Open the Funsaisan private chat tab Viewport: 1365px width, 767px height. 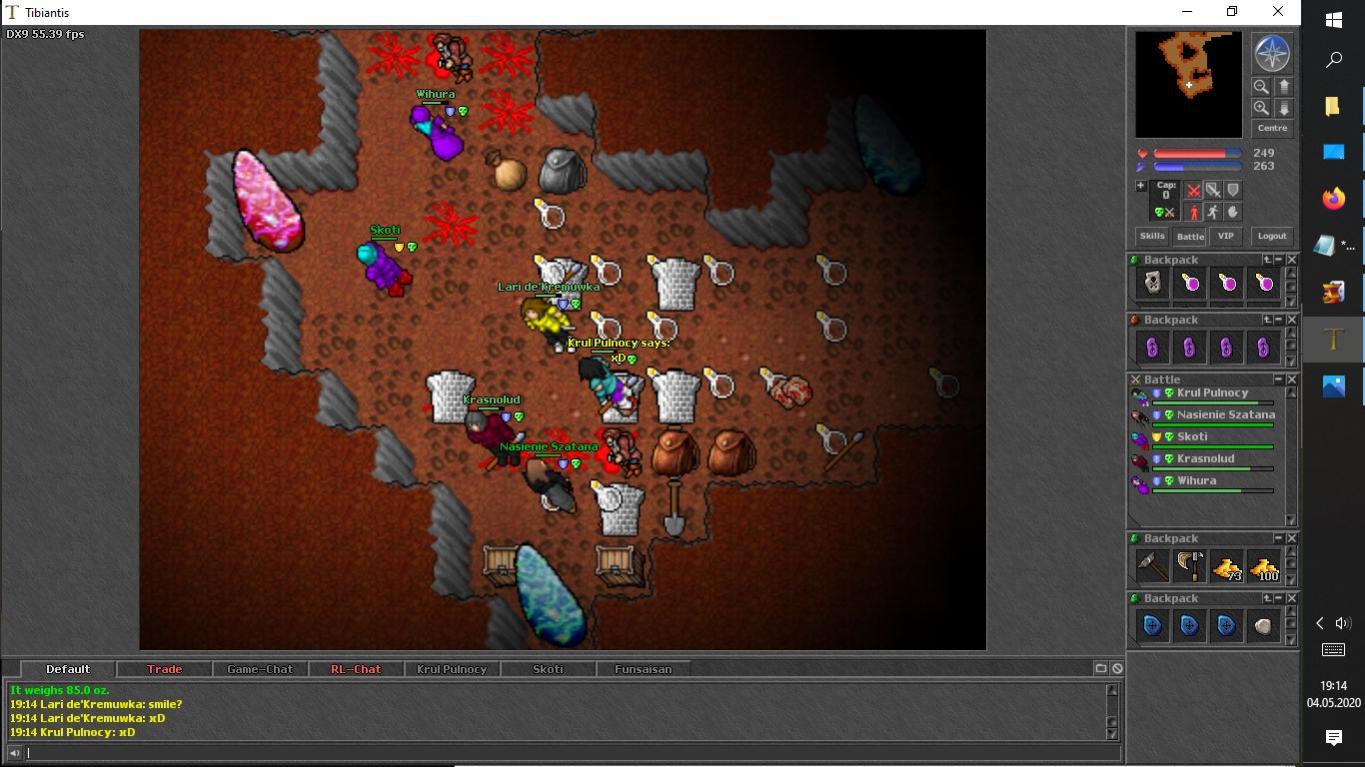643,669
